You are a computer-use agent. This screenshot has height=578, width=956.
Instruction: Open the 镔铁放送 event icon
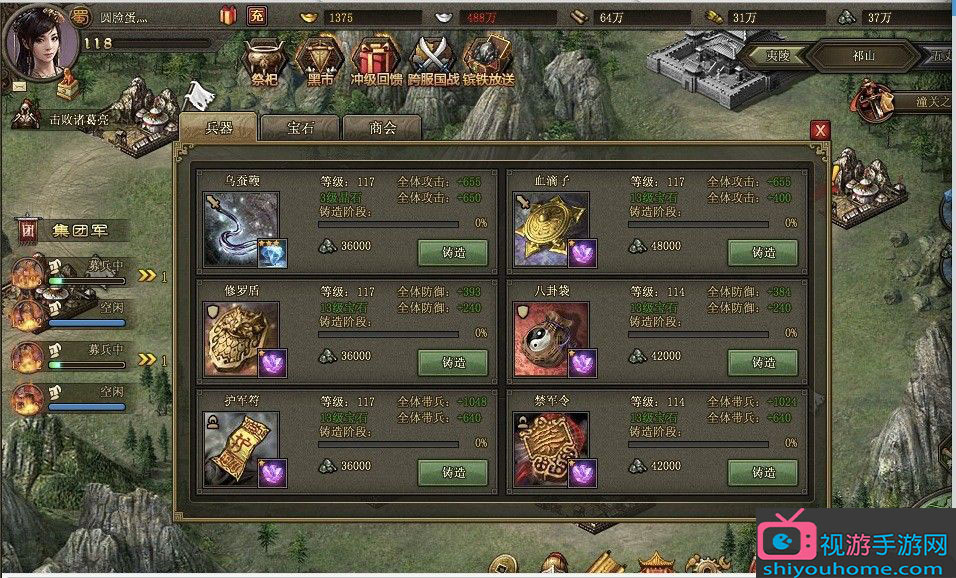[490, 60]
